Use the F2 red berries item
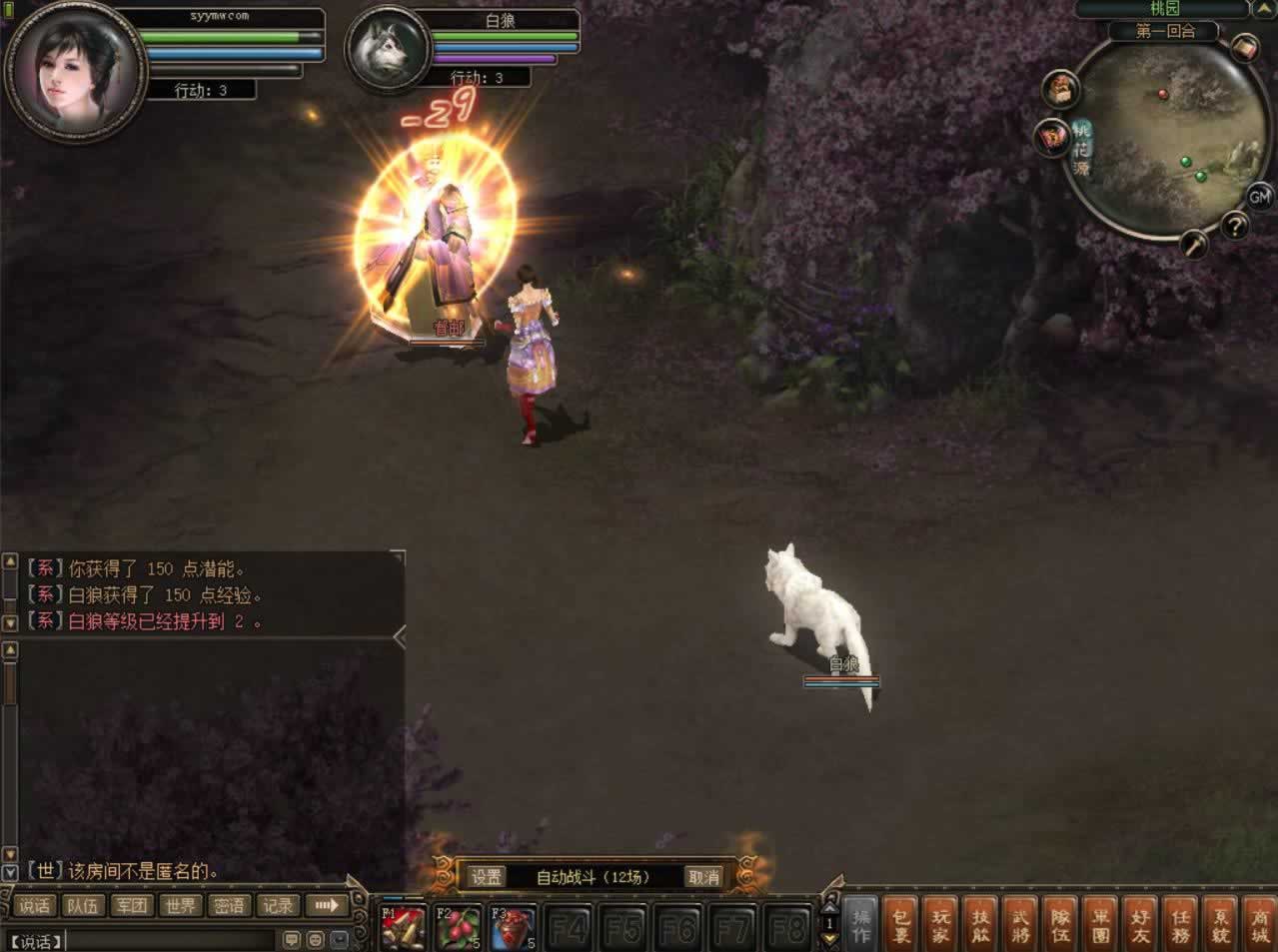Image resolution: width=1278 pixels, height=952 pixels. 459,928
